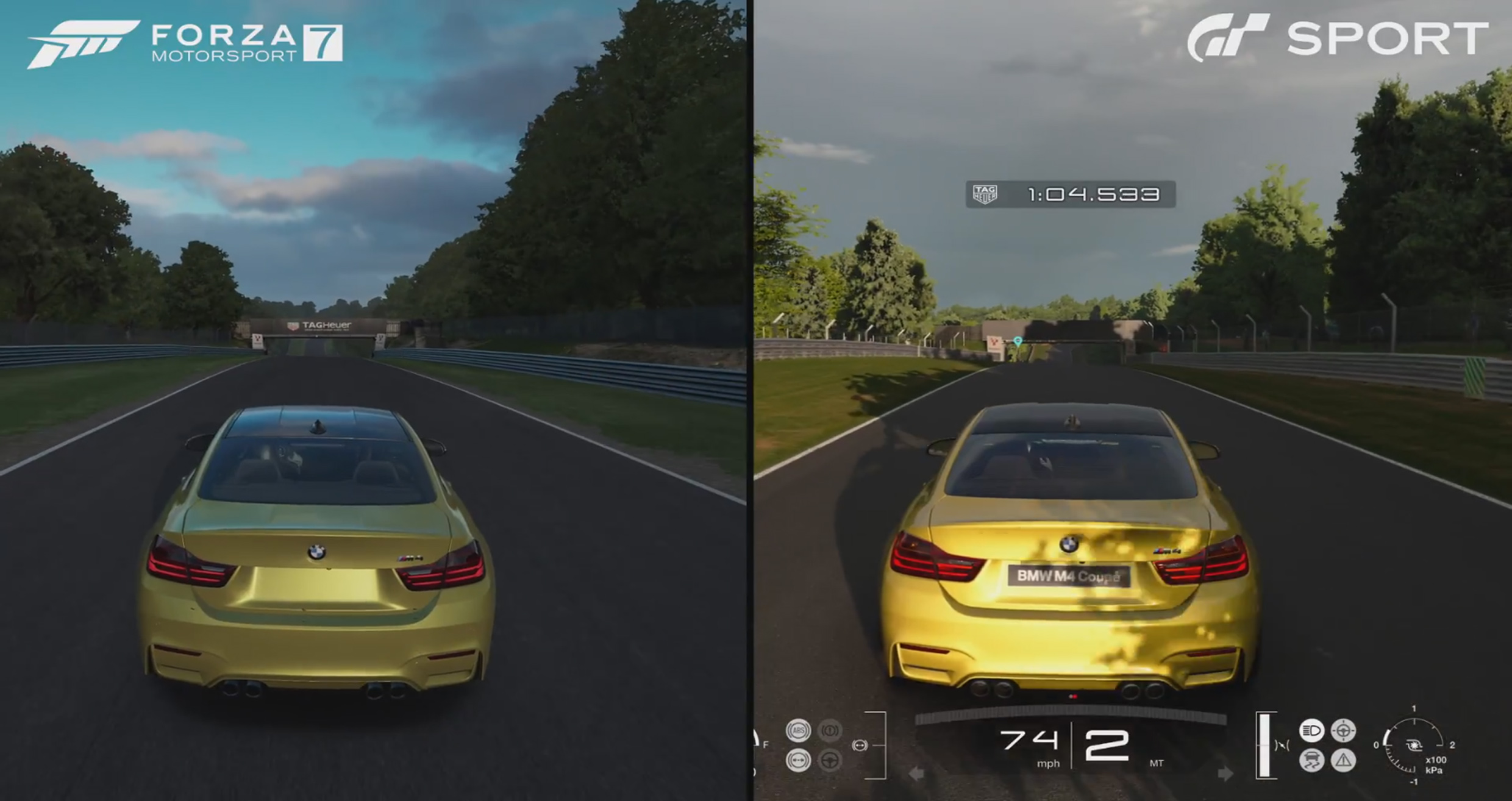Click the parking brake indicator icon

click(830, 730)
